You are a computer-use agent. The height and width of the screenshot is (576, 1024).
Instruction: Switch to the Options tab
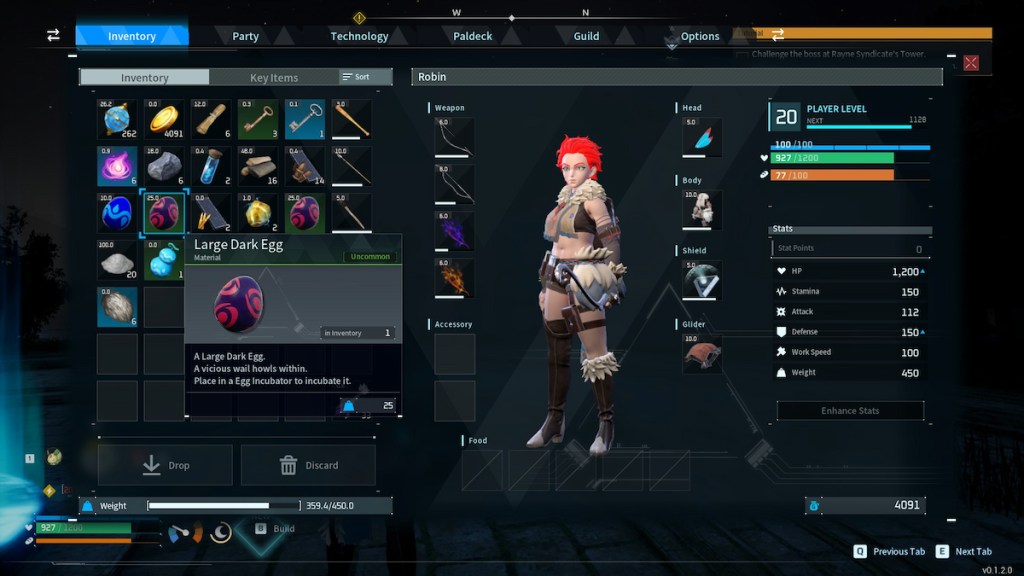pyautogui.click(x=700, y=36)
